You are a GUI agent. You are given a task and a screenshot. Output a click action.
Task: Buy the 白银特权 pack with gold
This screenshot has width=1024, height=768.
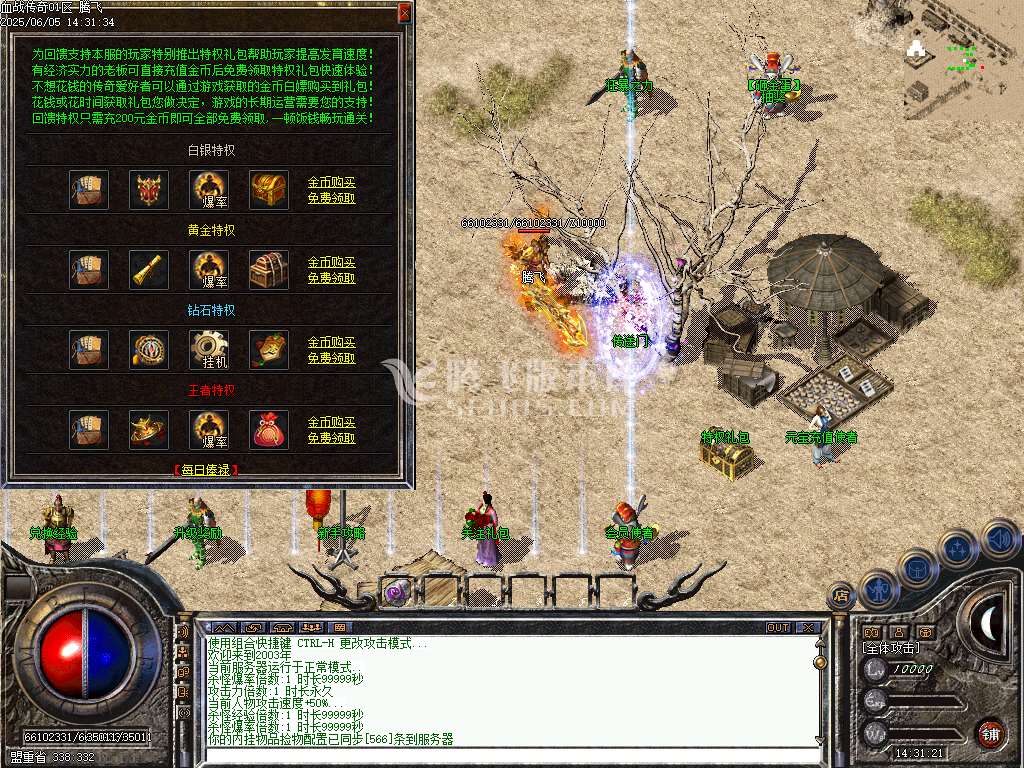(x=331, y=183)
